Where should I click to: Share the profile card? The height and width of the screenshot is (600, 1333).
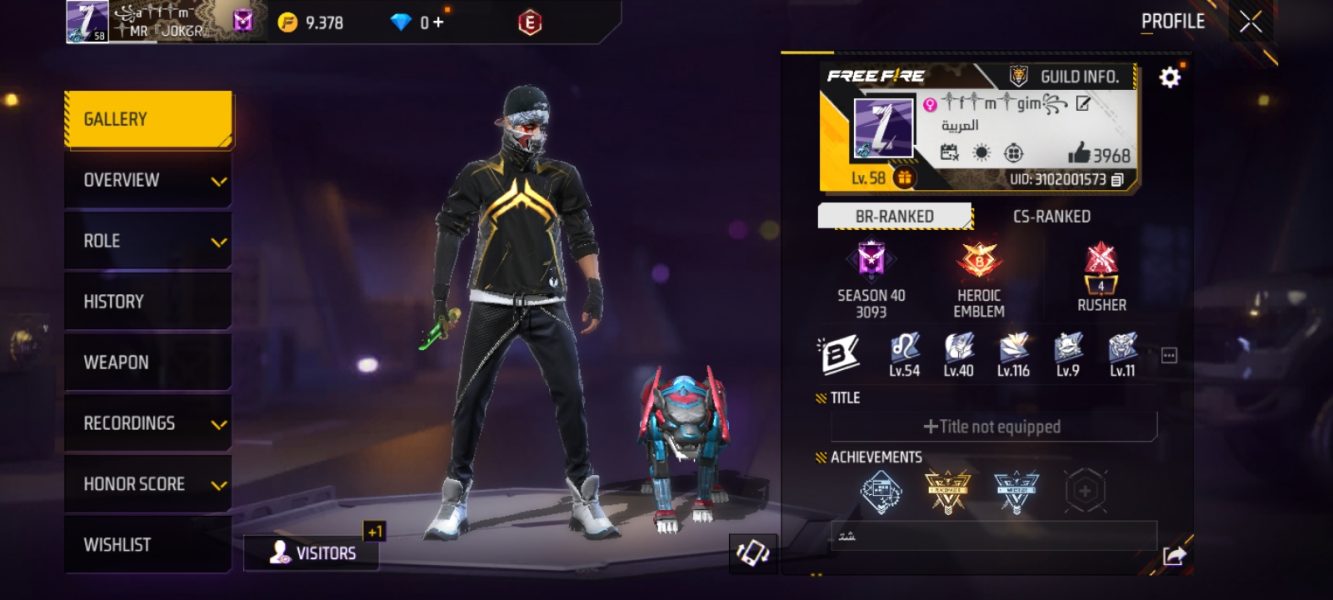click(1174, 556)
